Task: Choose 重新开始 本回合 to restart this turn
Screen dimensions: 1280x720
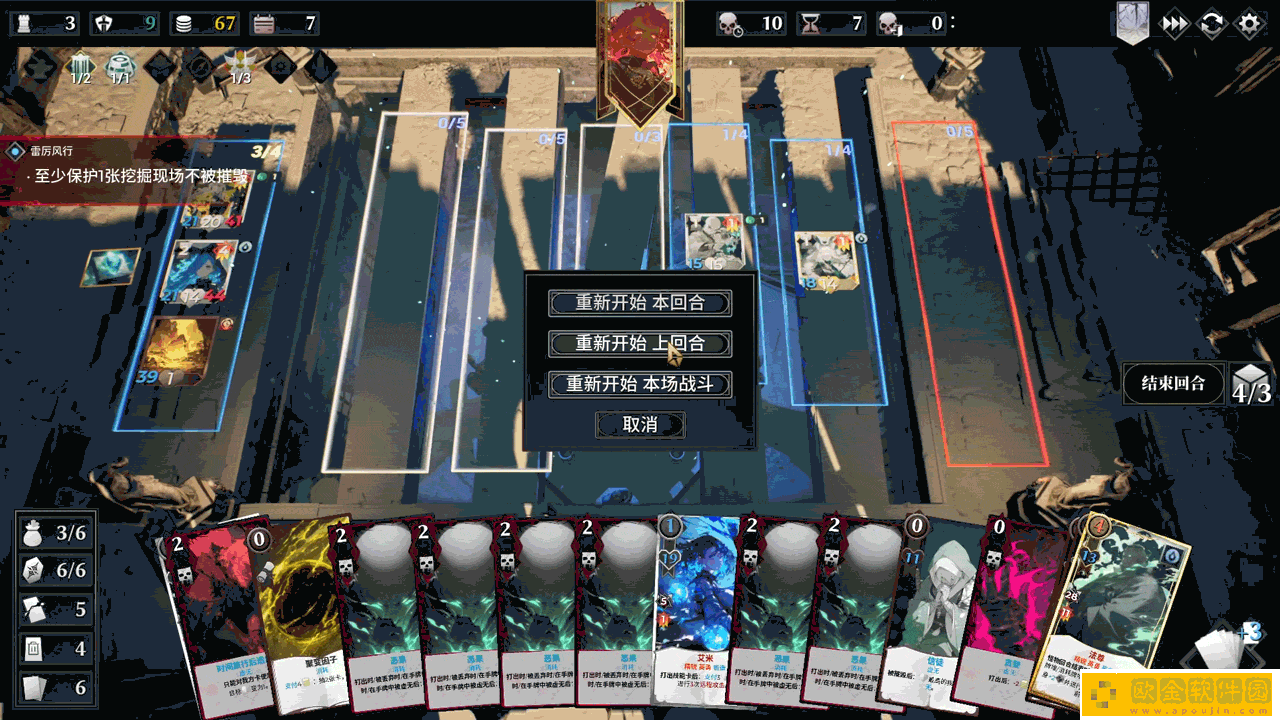Action: coord(640,302)
